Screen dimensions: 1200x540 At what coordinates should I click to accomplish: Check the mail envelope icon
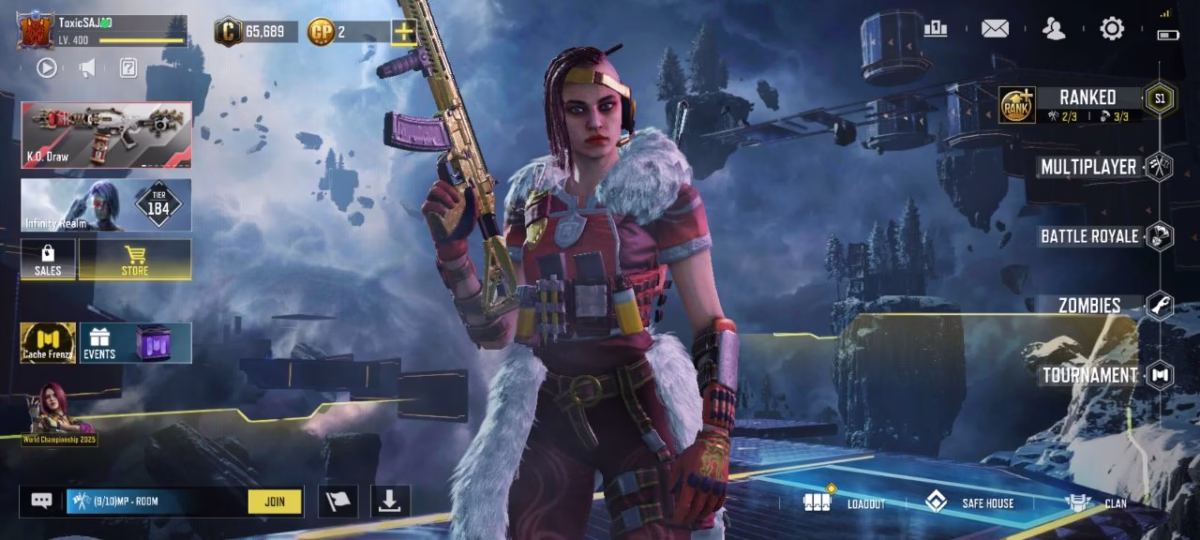tap(995, 29)
